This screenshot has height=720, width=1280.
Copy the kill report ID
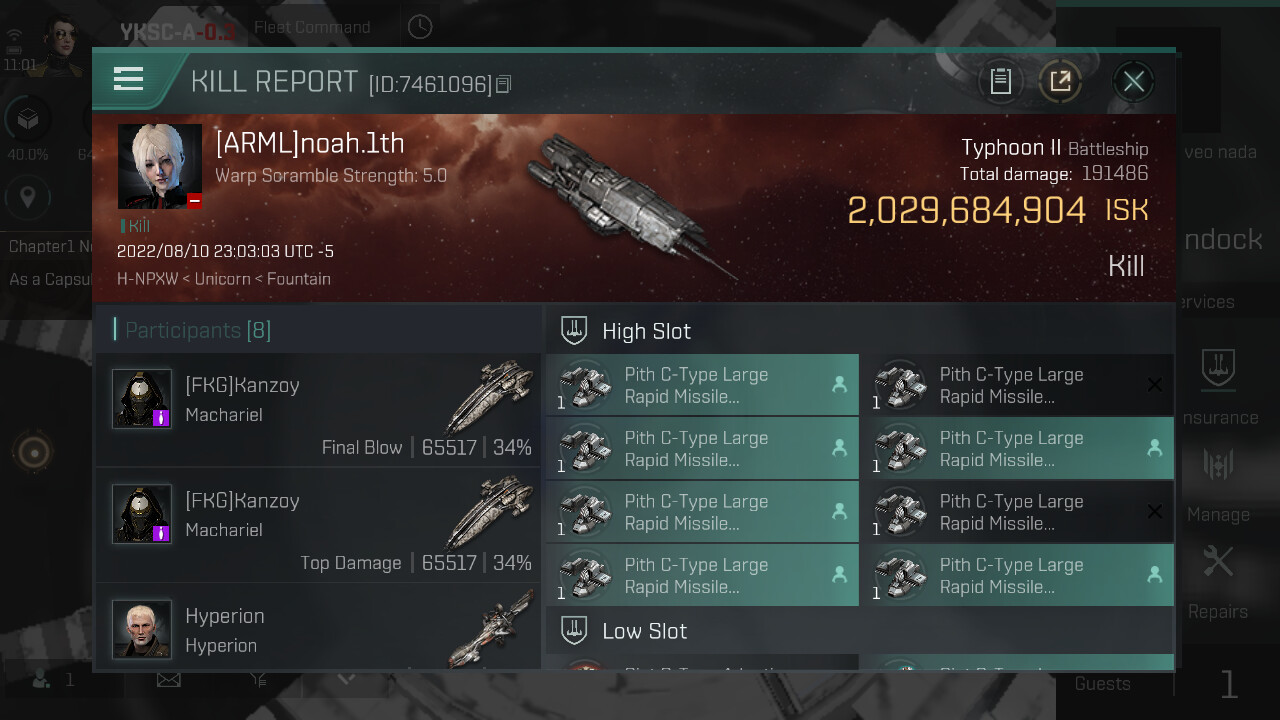point(503,84)
